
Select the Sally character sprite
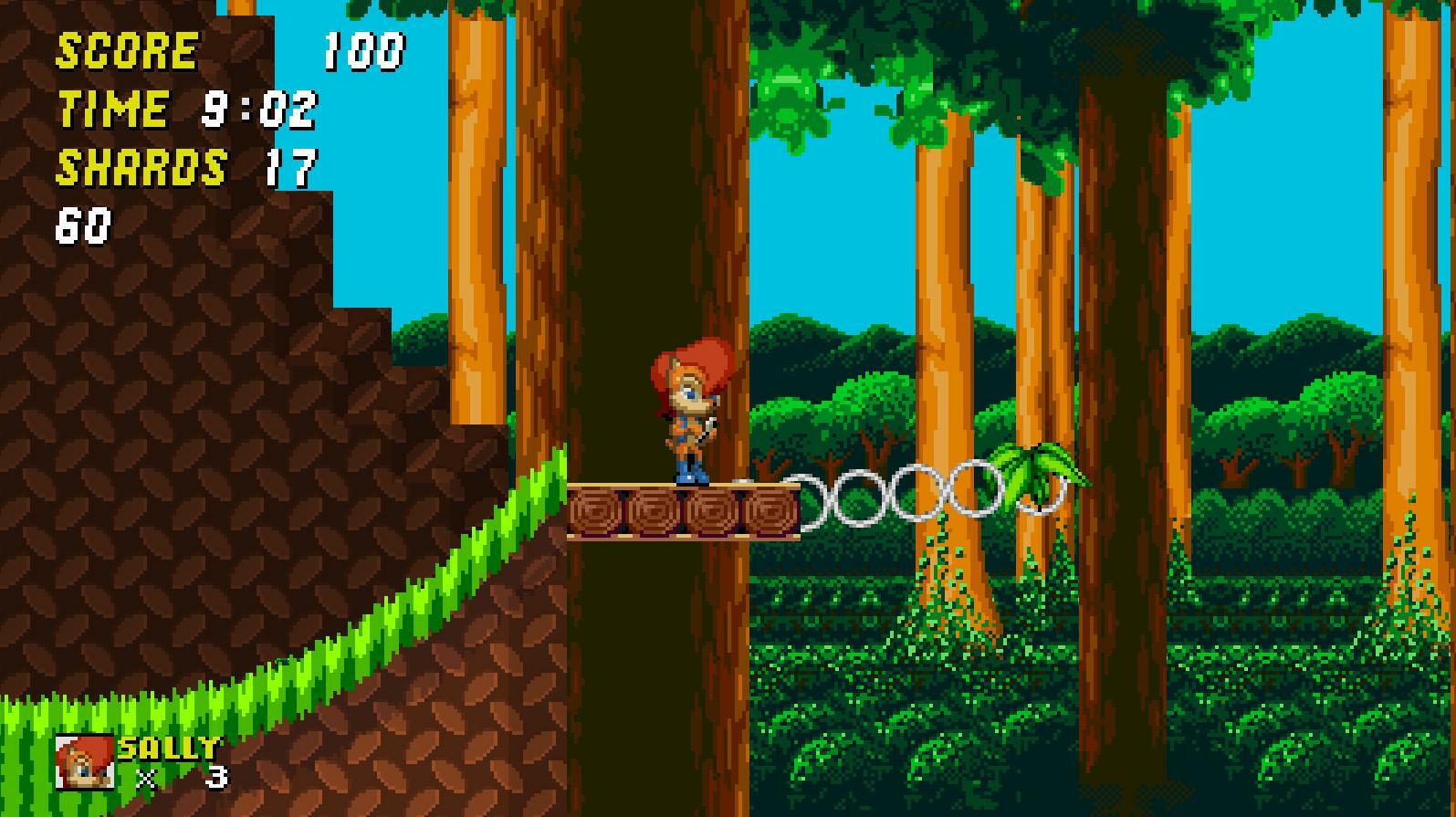(689, 415)
